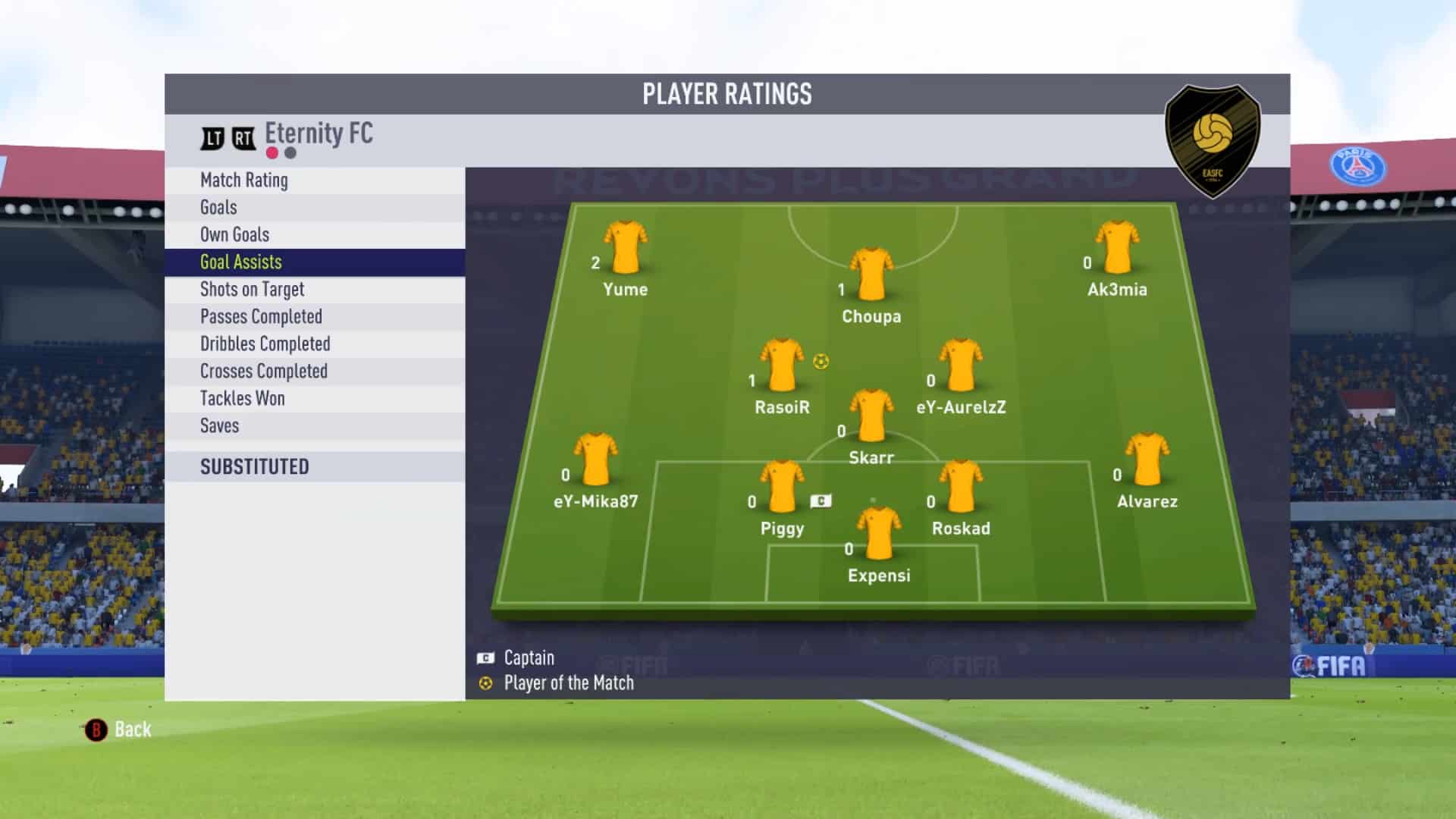This screenshot has width=1456, height=819.
Task: Open Shots on Target stat
Action: 314,290
